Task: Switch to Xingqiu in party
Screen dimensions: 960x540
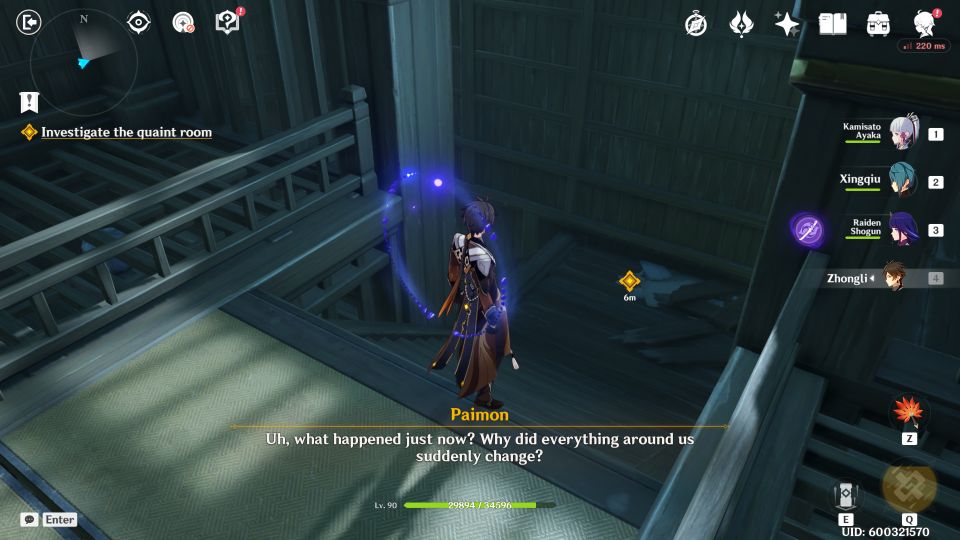Action: coord(904,182)
